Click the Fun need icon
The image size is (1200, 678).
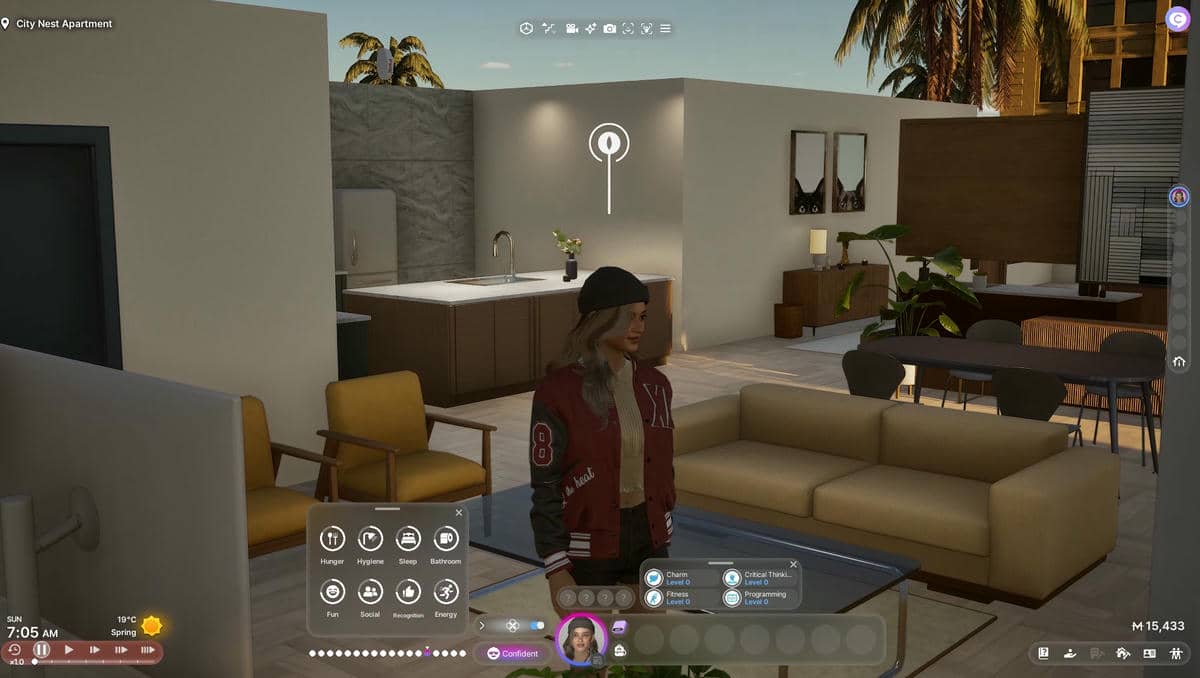click(x=332, y=592)
